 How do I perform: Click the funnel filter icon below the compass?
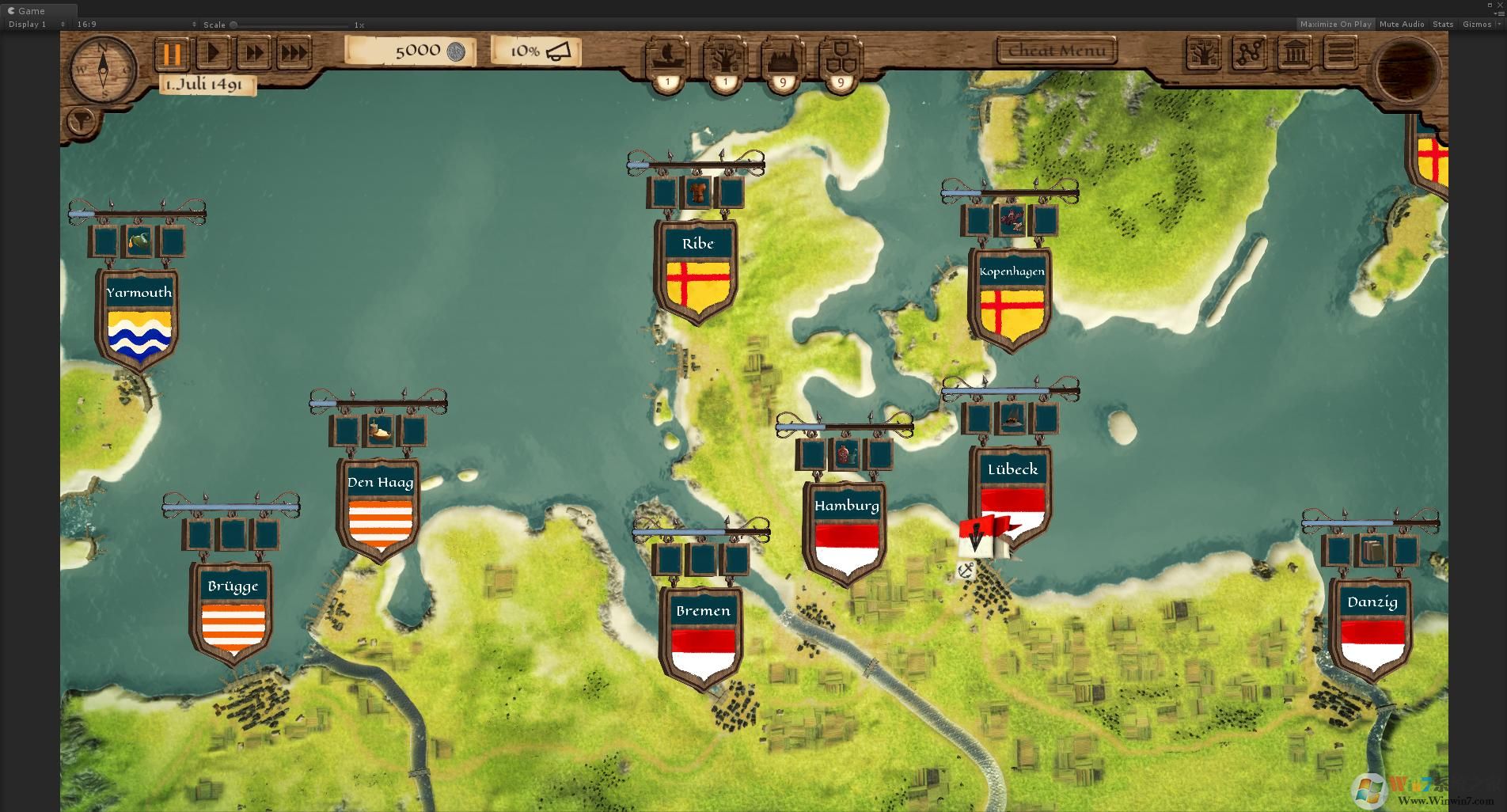[x=82, y=121]
